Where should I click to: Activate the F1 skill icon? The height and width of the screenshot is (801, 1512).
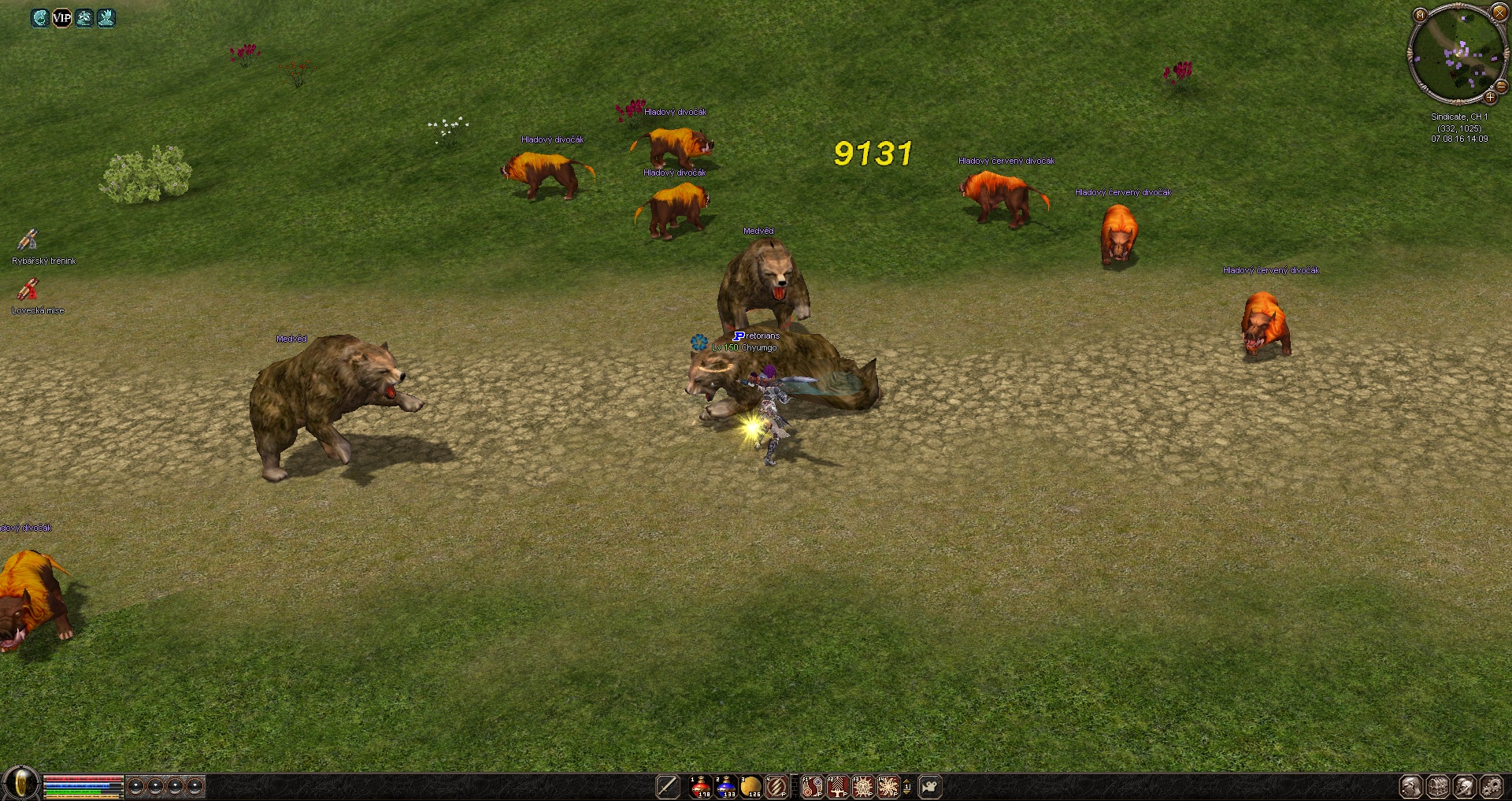tap(812, 786)
